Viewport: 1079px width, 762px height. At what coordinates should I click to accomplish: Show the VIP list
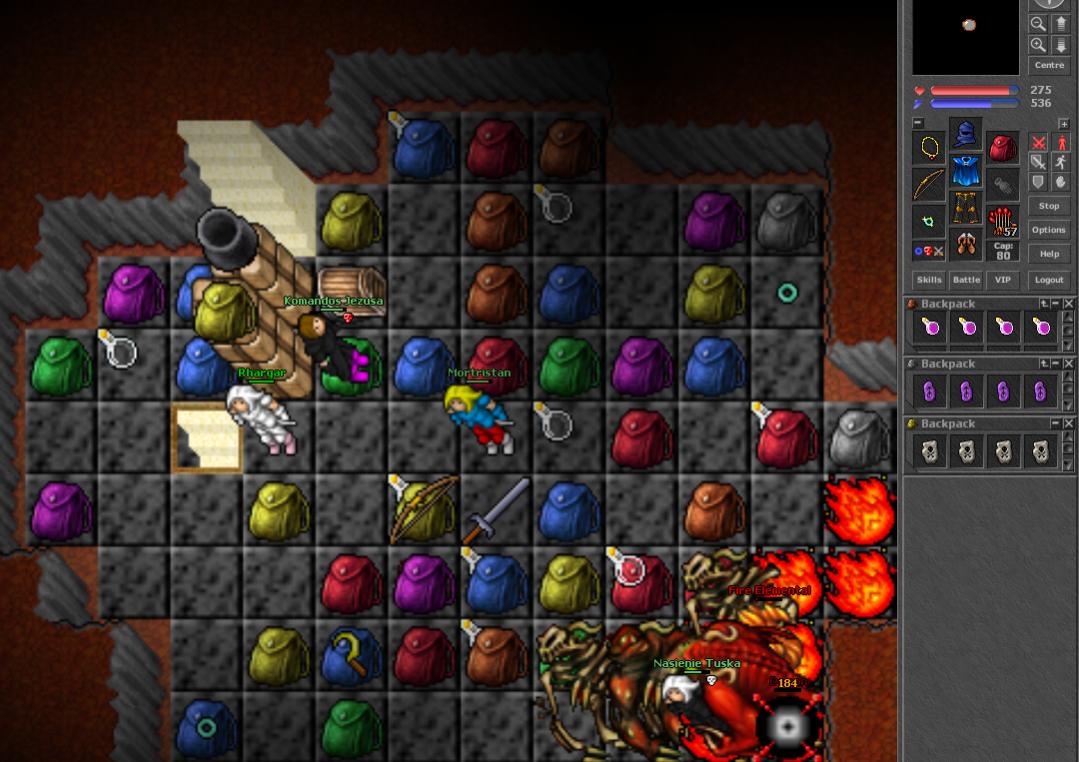coord(1003,280)
